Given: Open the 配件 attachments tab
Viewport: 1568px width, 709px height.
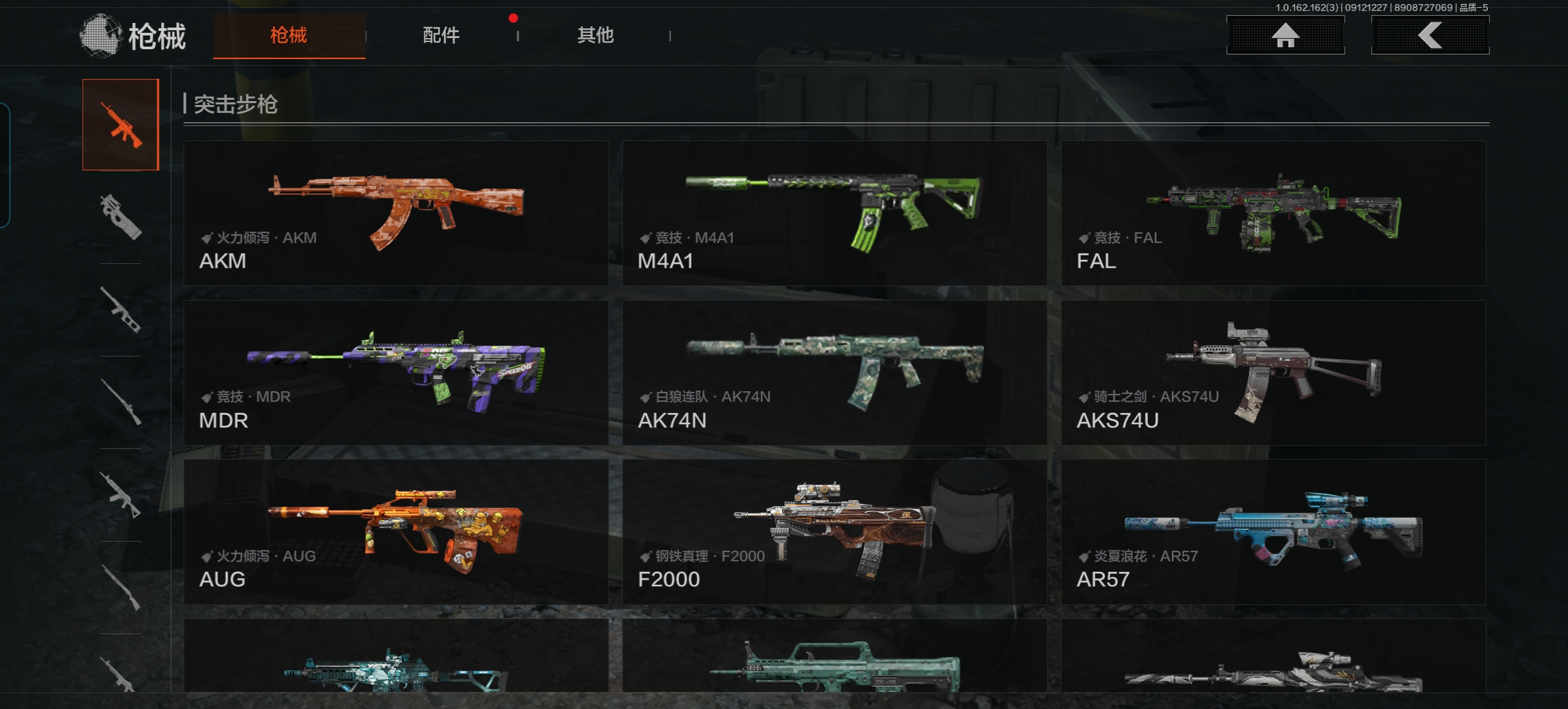Looking at the screenshot, I should coord(441,35).
